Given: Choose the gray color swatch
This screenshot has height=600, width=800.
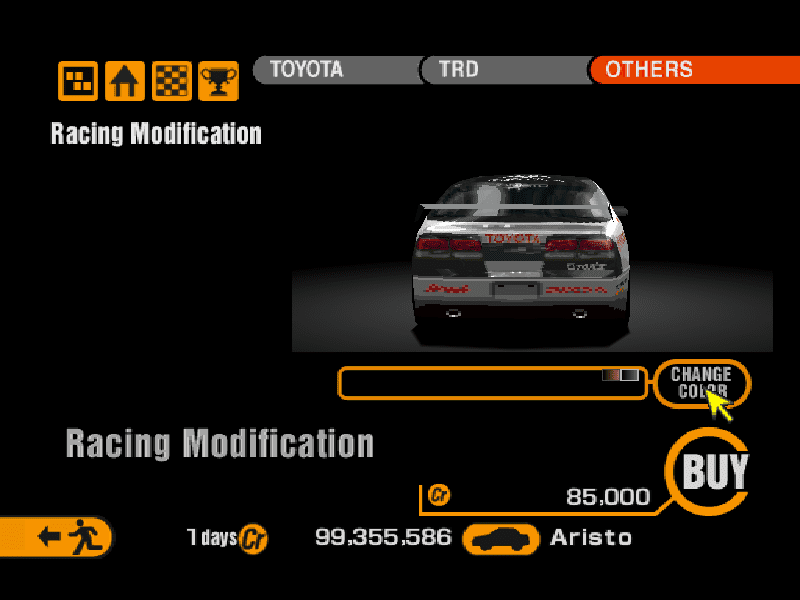Looking at the screenshot, I should (630, 375).
